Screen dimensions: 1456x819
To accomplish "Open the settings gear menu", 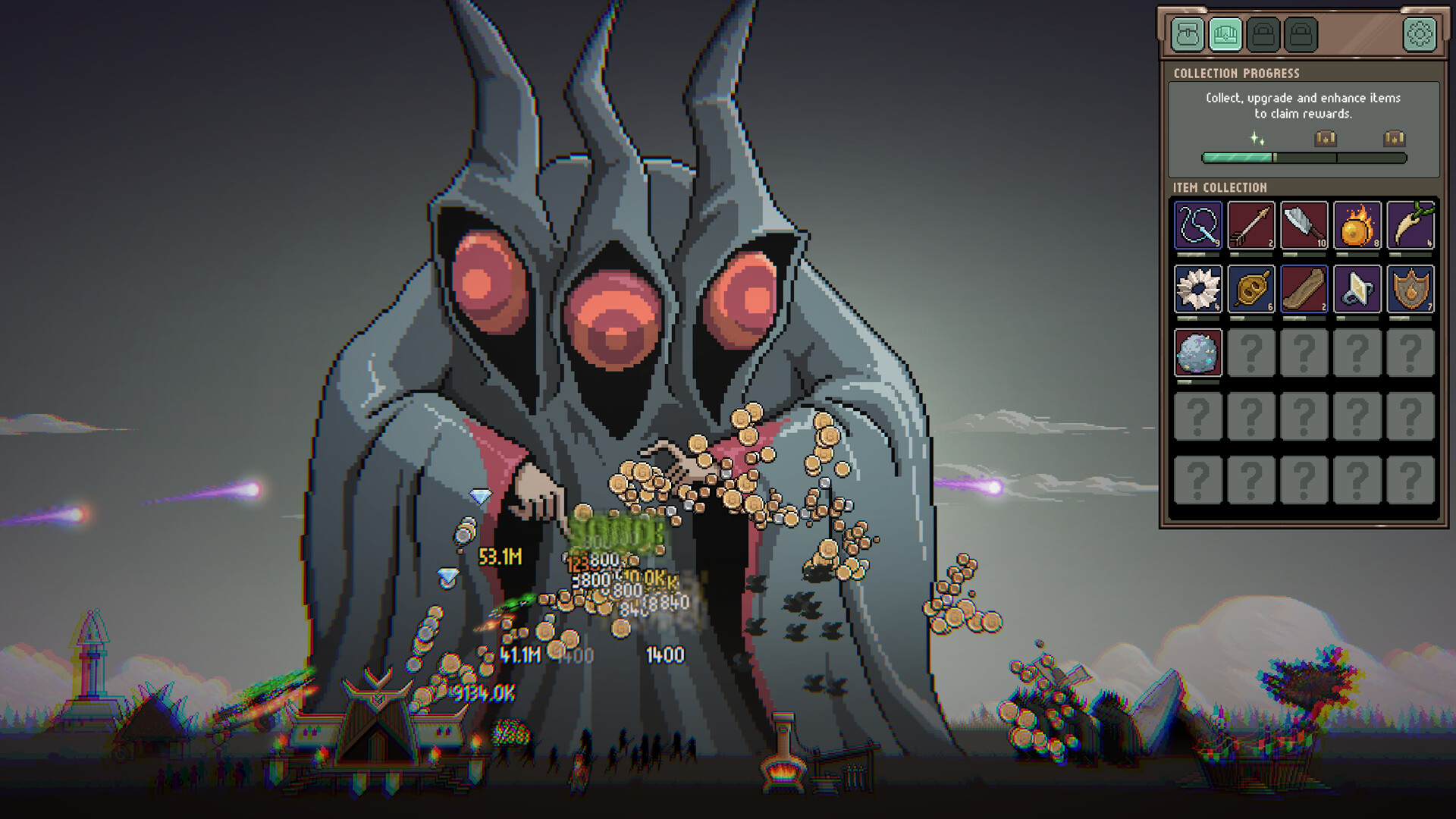I will [1418, 33].
